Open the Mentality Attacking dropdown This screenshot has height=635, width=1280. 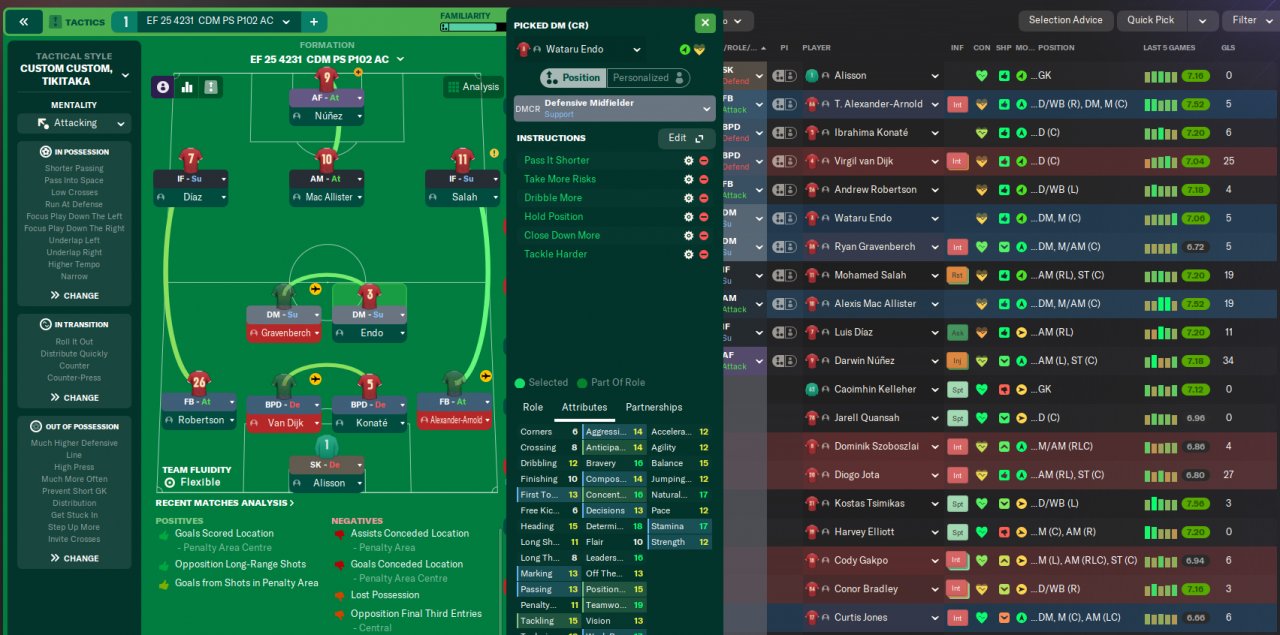(75, 124)
